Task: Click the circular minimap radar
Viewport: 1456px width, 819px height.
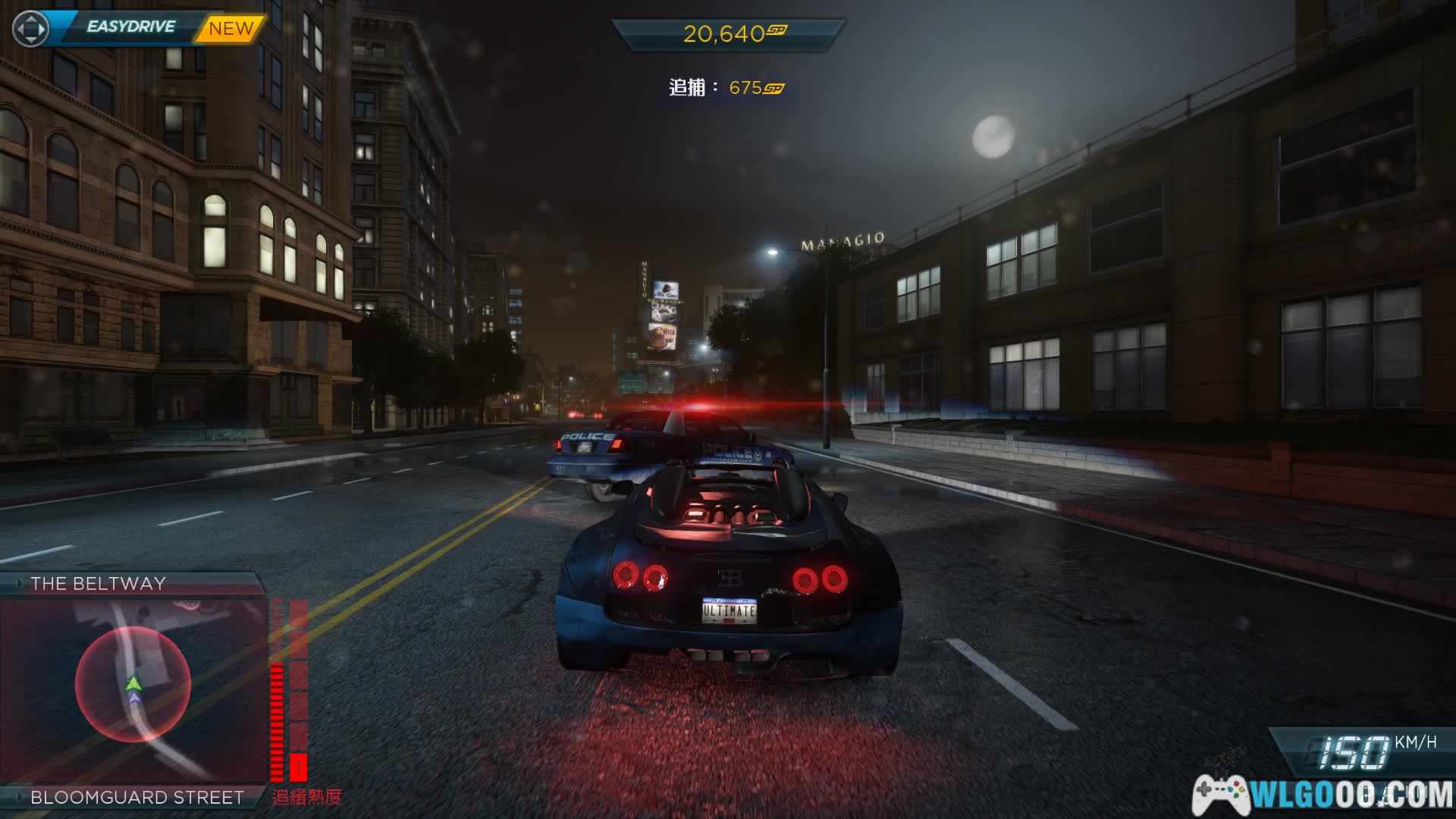Action: (x=133, y=684)
